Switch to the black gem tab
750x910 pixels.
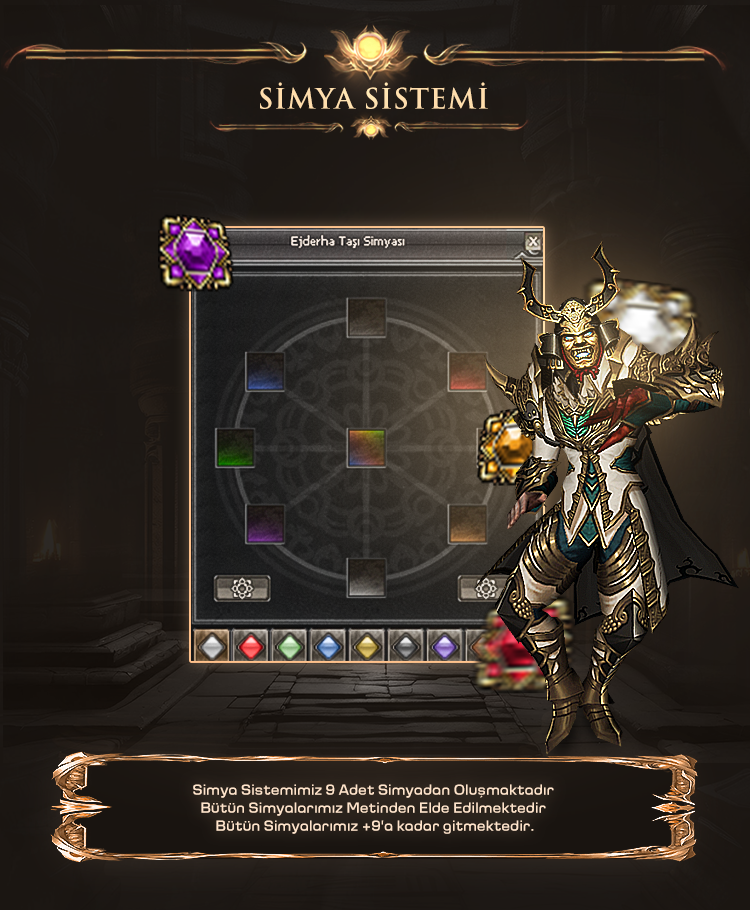[406, 647]
